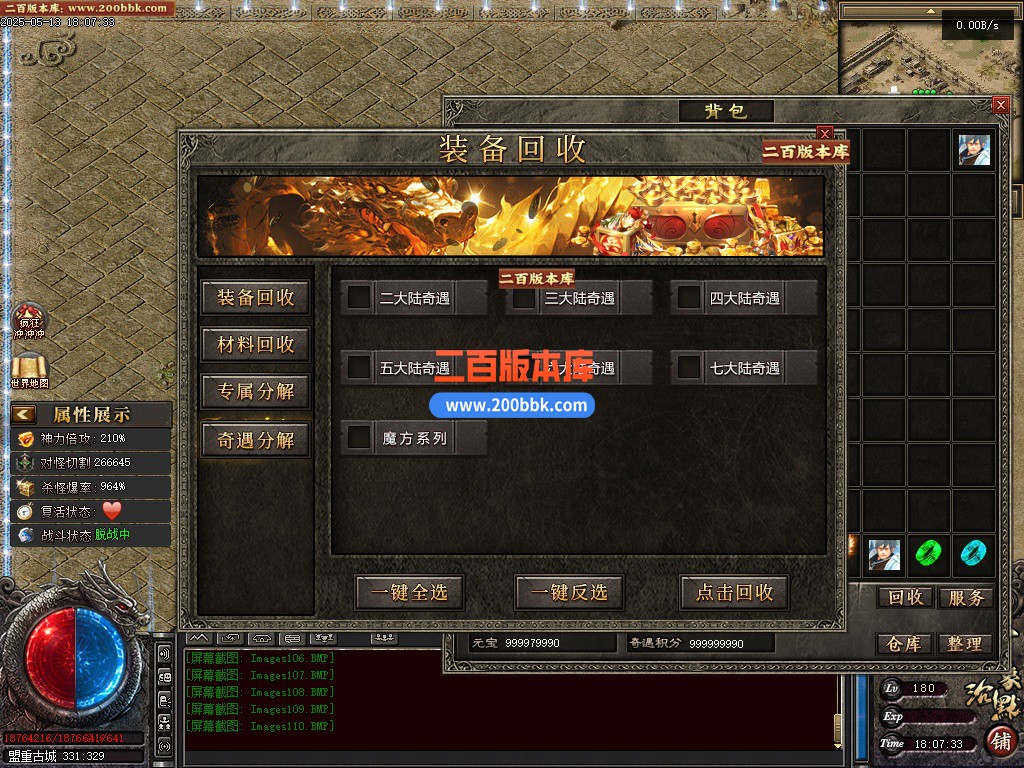The height and width of the screenshot is (768, 1024).
Task: Confirm recycling with 点击回收
Action: point(734,592)
